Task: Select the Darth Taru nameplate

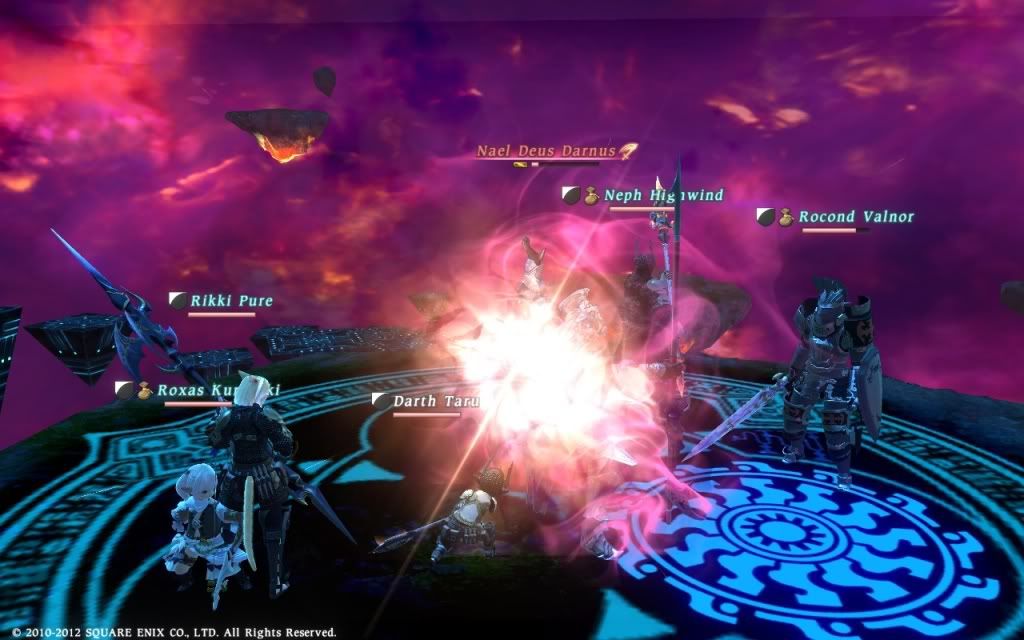Action: coord(436,401)
